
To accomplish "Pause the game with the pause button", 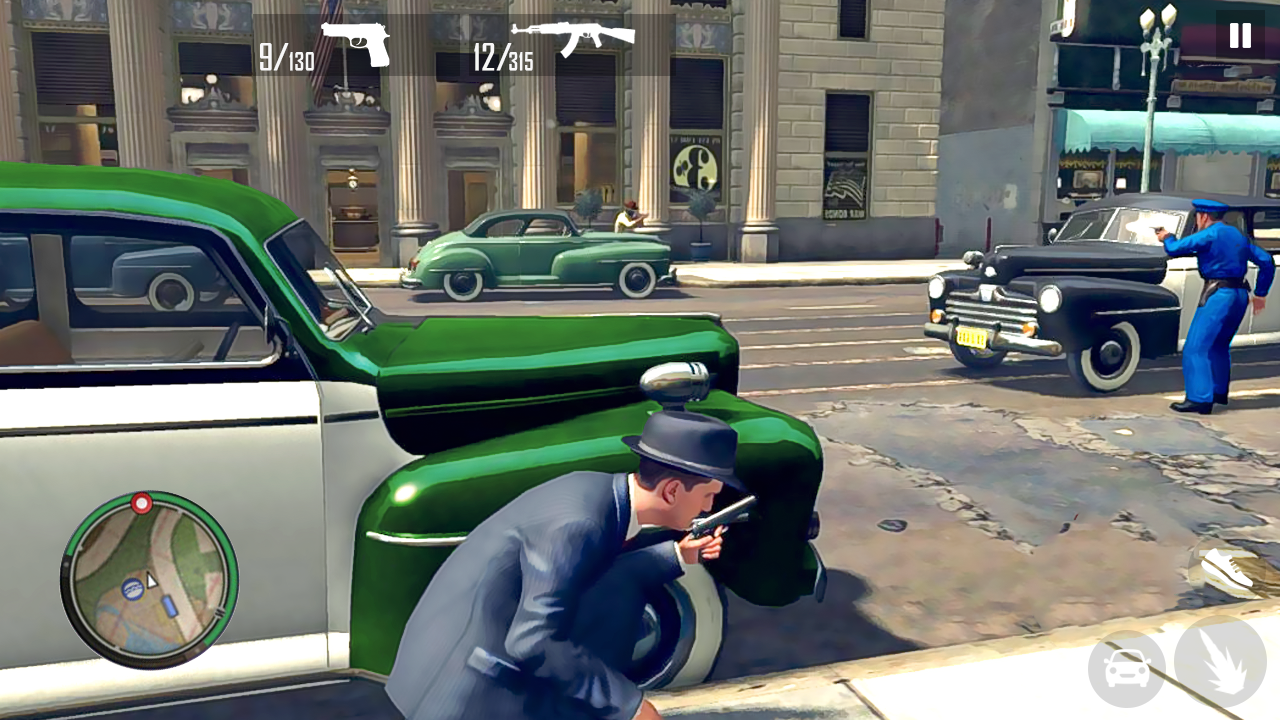I will pyautogui.click(x=1240, y=36).
